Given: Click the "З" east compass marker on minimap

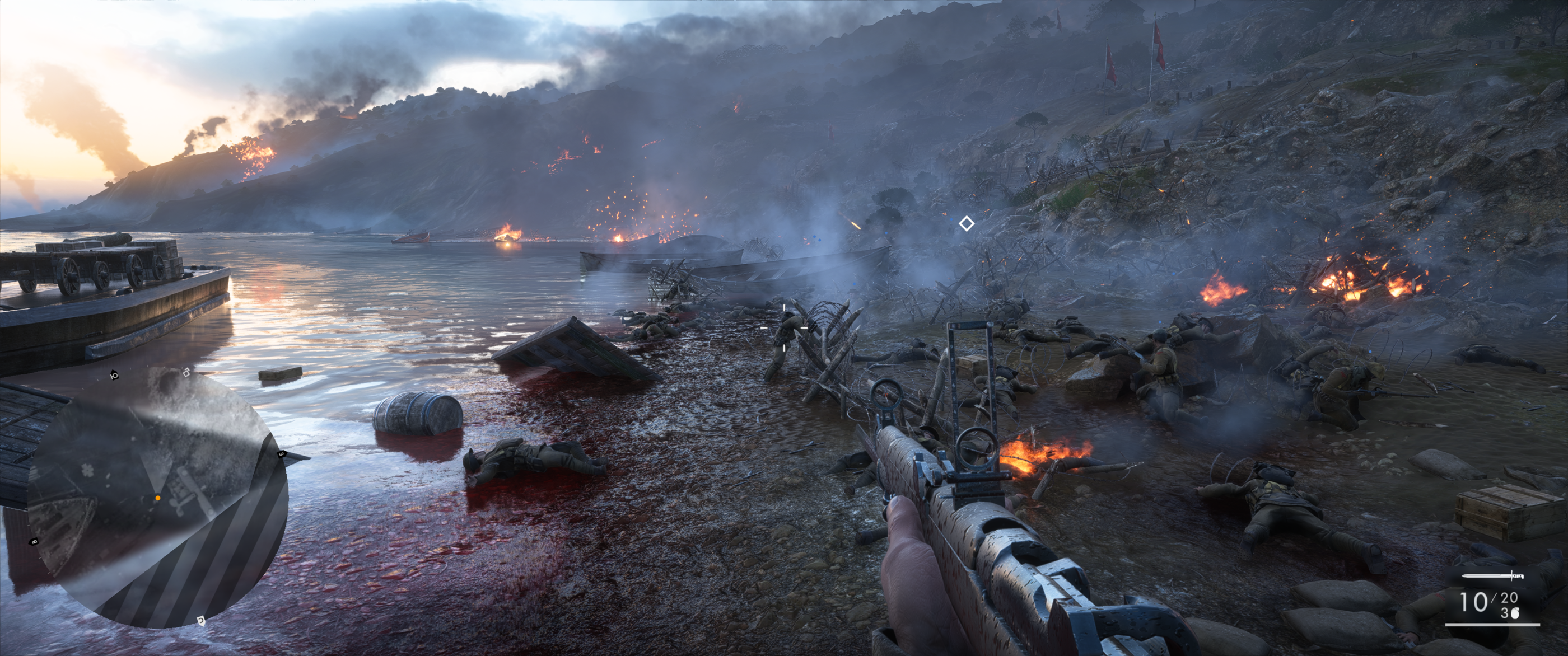Looking at the screenshot, I should [280, 454].
